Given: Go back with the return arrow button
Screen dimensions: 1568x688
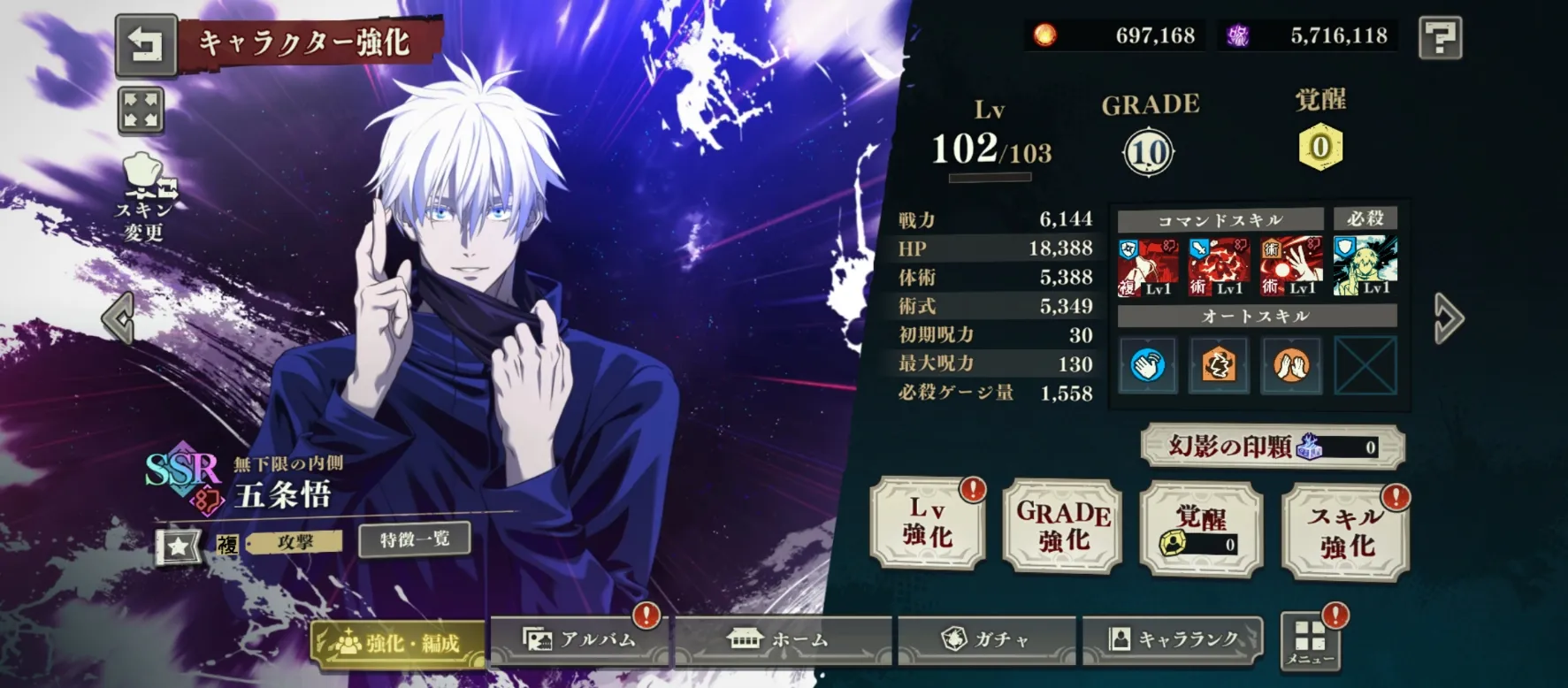Looking at the screenshot, I should point(145,44).
